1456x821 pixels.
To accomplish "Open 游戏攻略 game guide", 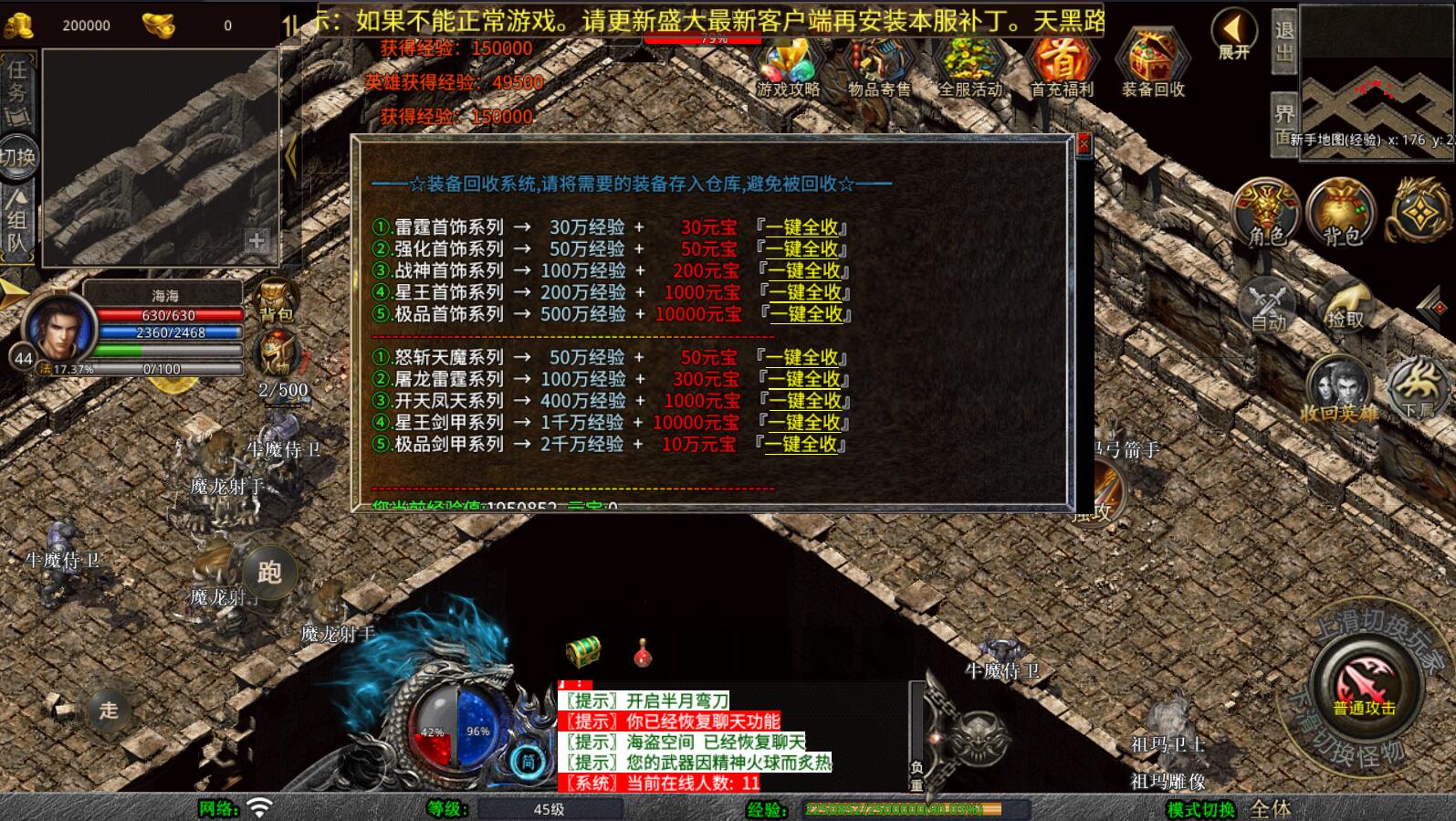I will [x=788, y=65].
